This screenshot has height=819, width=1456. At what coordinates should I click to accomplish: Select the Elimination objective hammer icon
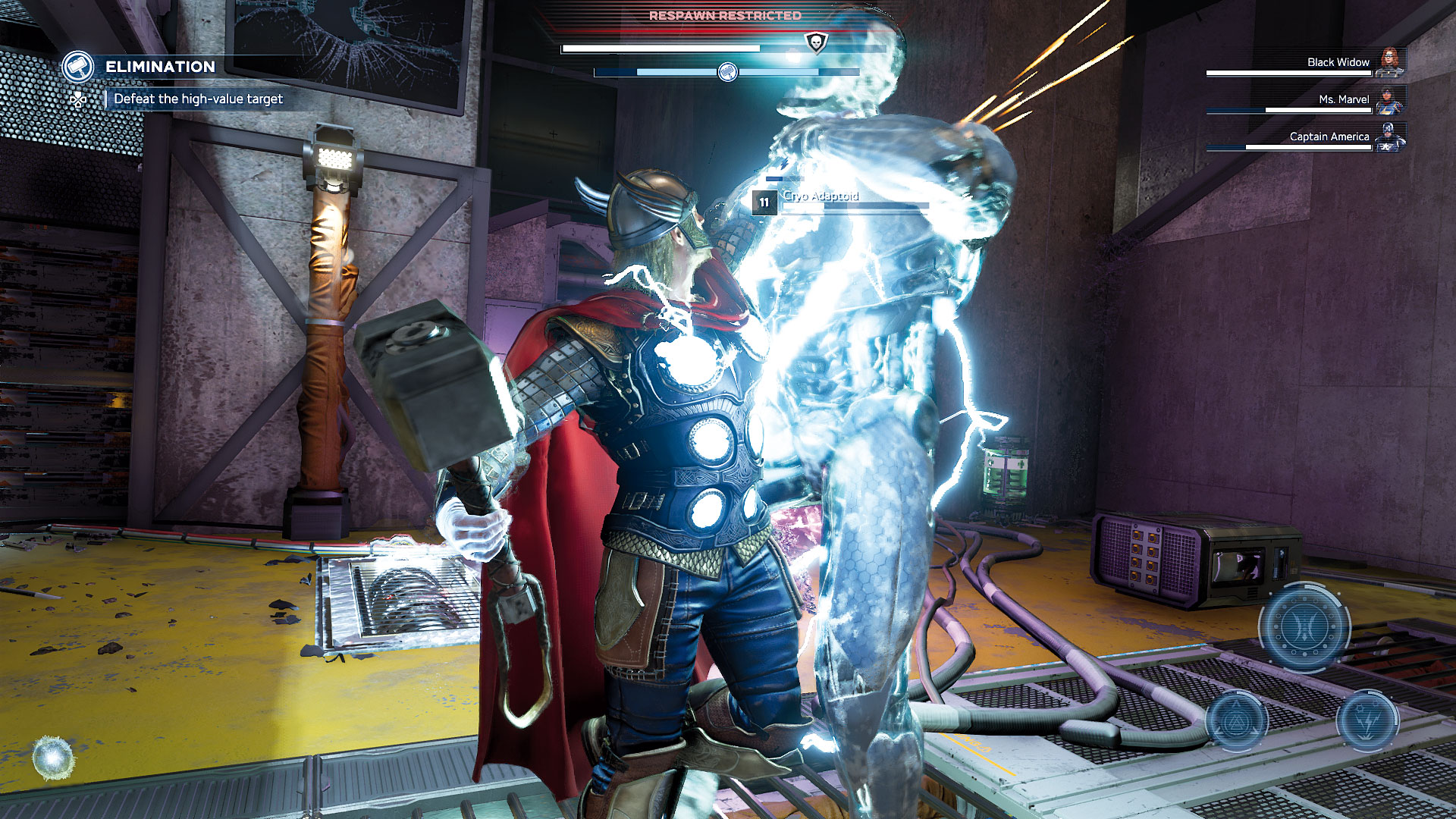[x=78, y=67]
